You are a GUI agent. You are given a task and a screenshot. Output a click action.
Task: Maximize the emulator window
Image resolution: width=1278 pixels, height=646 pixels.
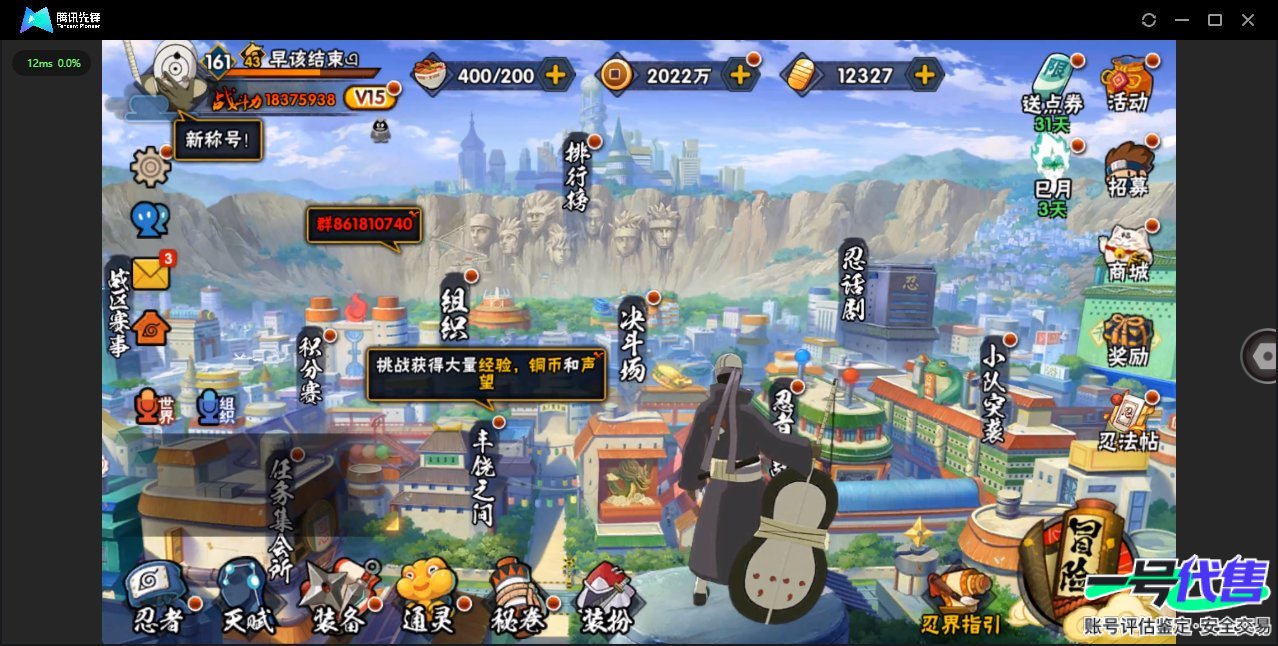pyautogui.click(x=1215, y=20)
